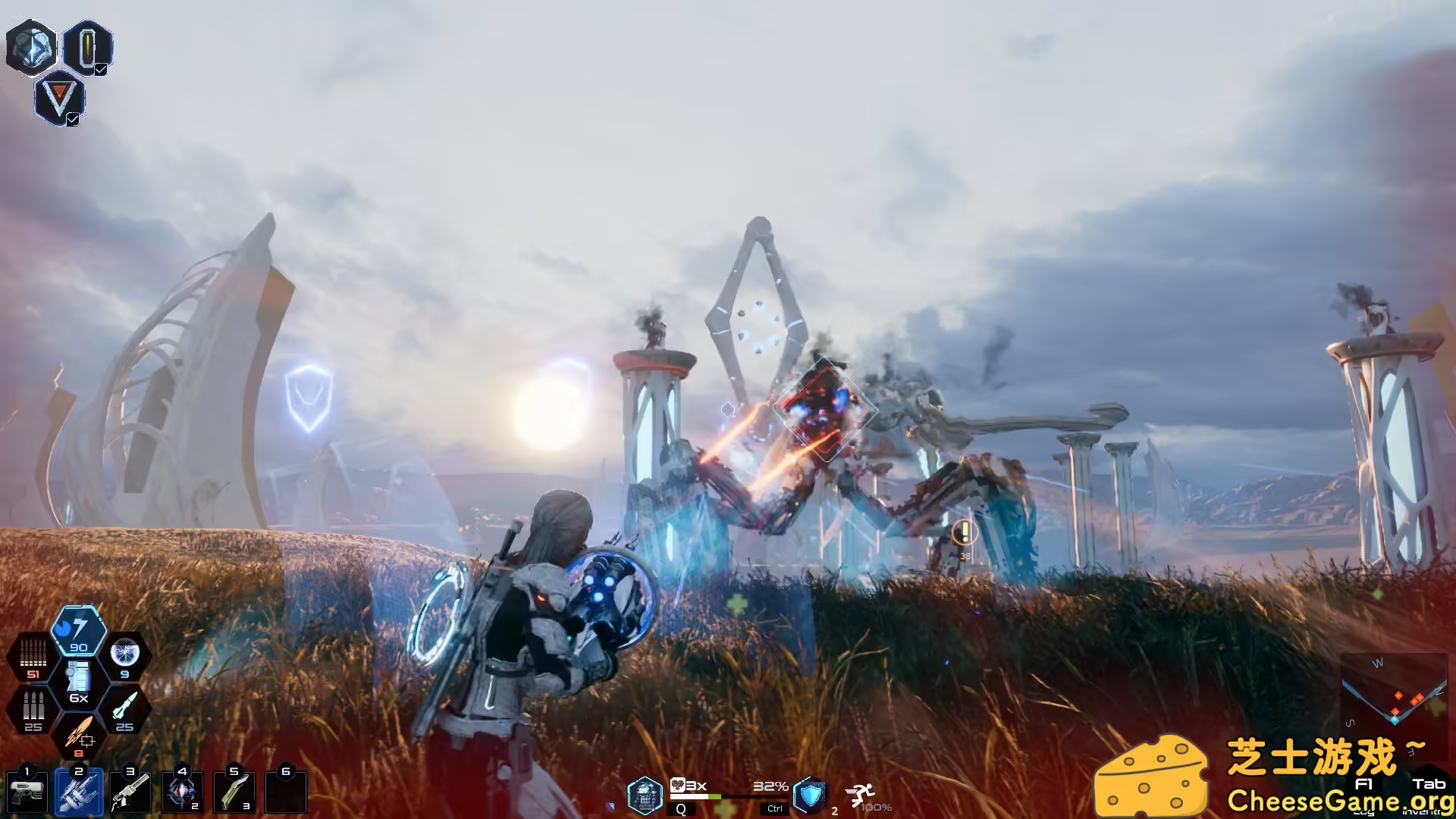
Task: Select the revolver in hotbar slot 3
Action: click(130, 793)
